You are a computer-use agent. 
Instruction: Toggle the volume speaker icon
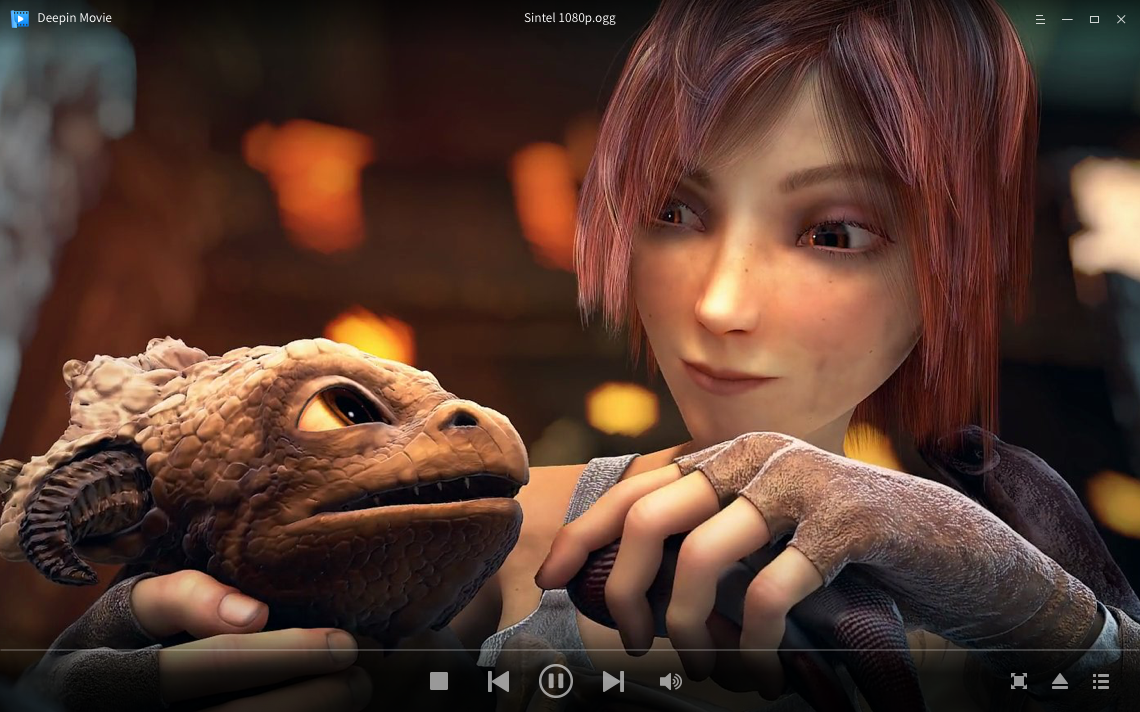670,681
